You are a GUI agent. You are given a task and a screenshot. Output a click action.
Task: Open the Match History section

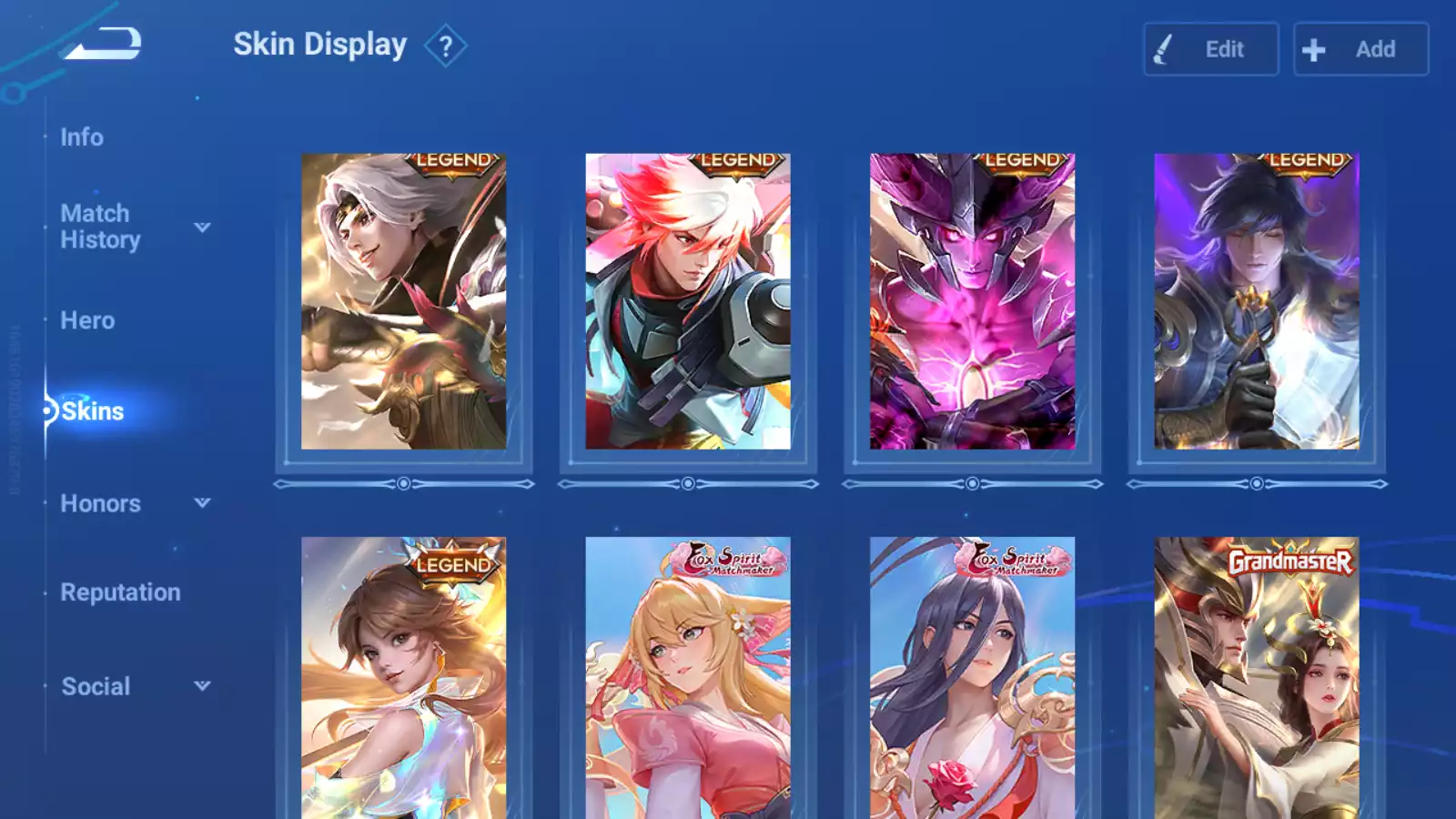tap(100, 227)
